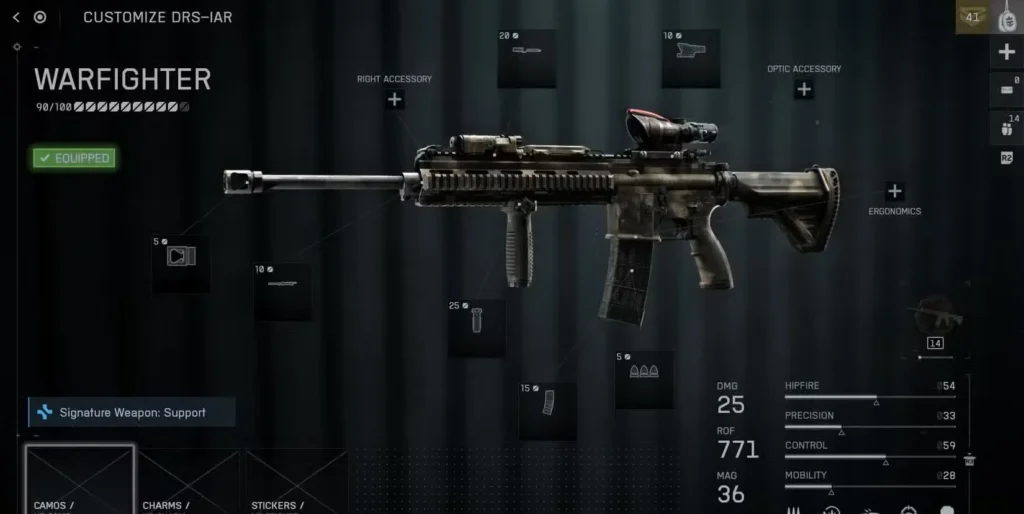Add an Optic Accessory attachment

[803, 90]
